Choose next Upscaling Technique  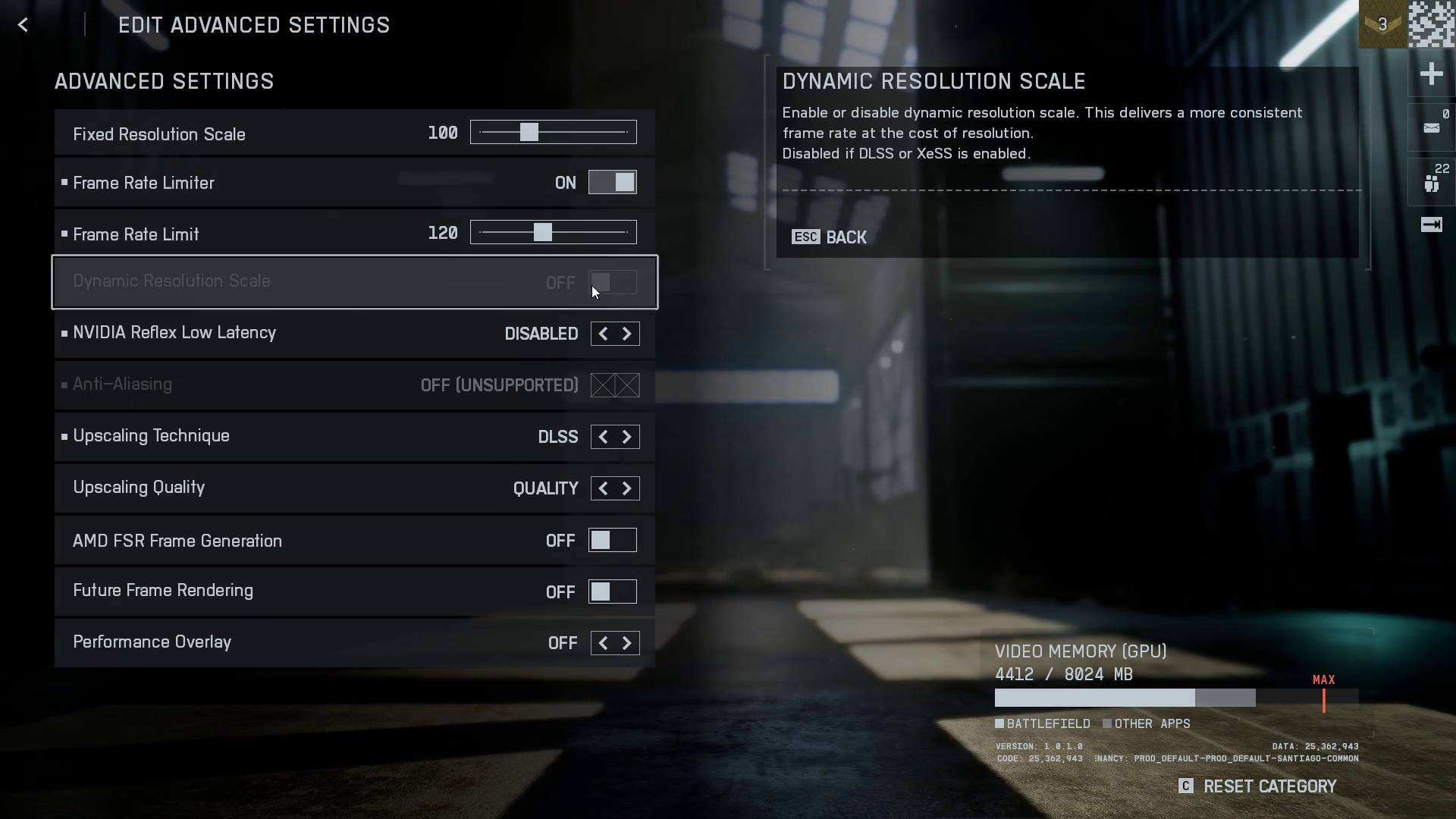(627, 438)
